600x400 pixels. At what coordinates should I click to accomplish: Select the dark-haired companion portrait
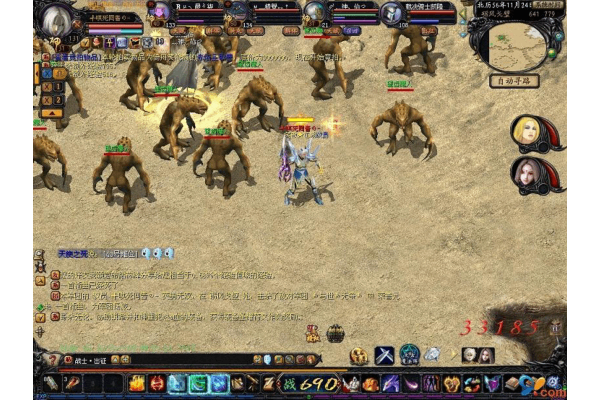coord(526,175)
